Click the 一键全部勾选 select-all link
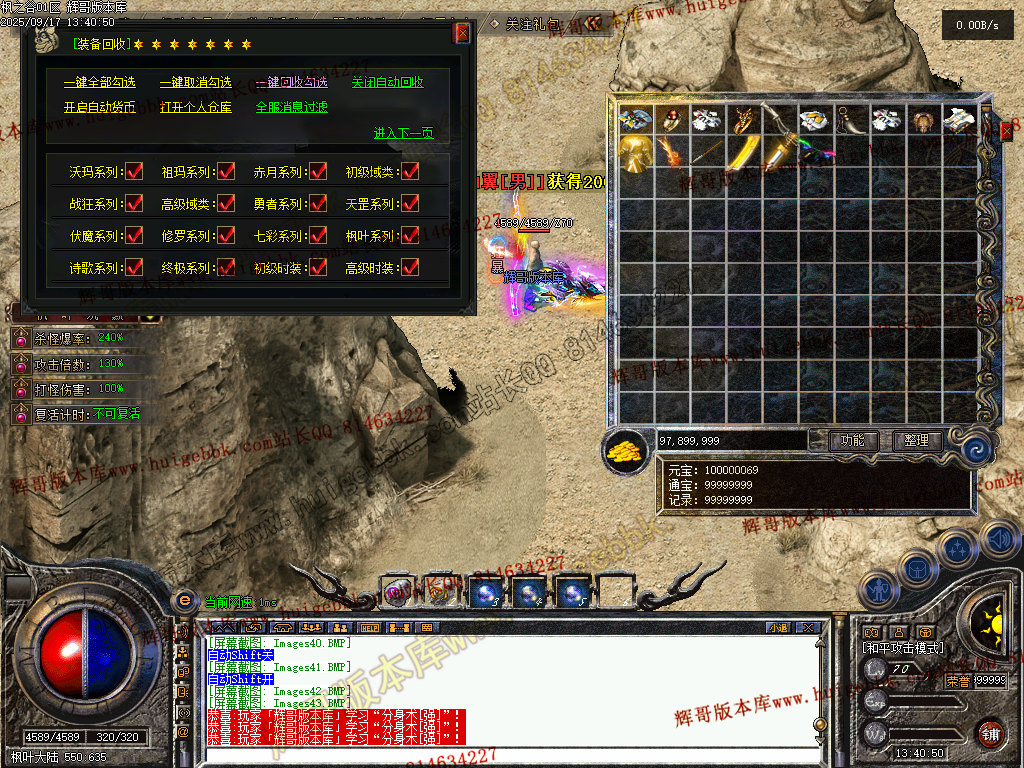The image size is (1024, 768). pos(99,82)
